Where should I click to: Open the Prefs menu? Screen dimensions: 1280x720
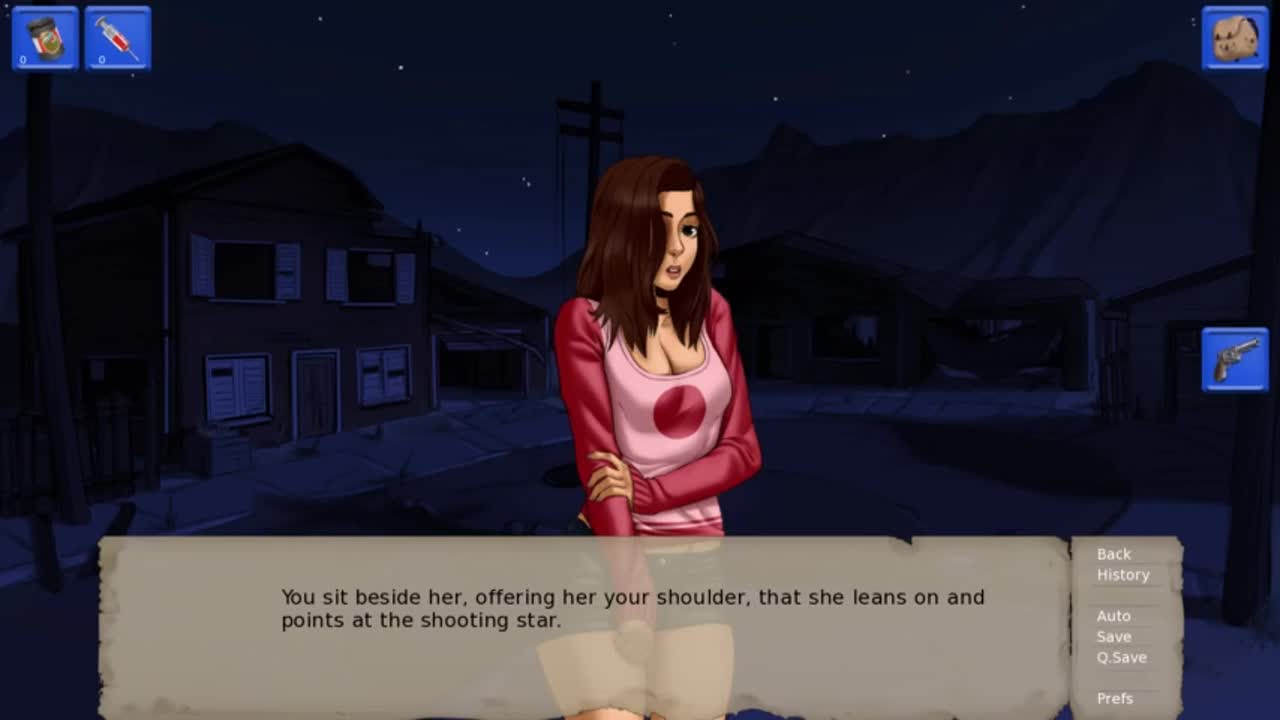[1114, 699]
